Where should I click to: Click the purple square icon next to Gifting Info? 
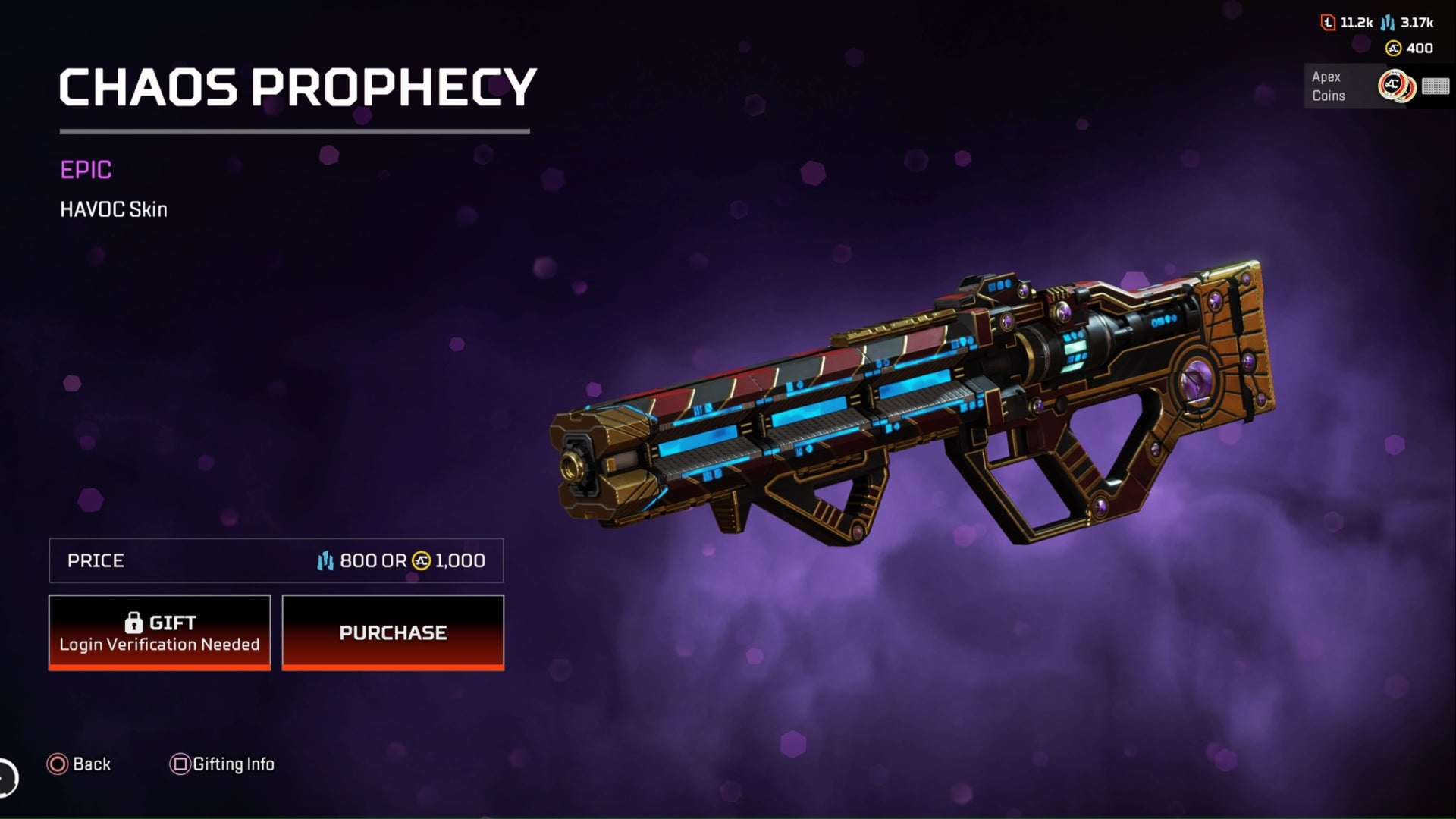pyautogui.click(x=180, y=764)
